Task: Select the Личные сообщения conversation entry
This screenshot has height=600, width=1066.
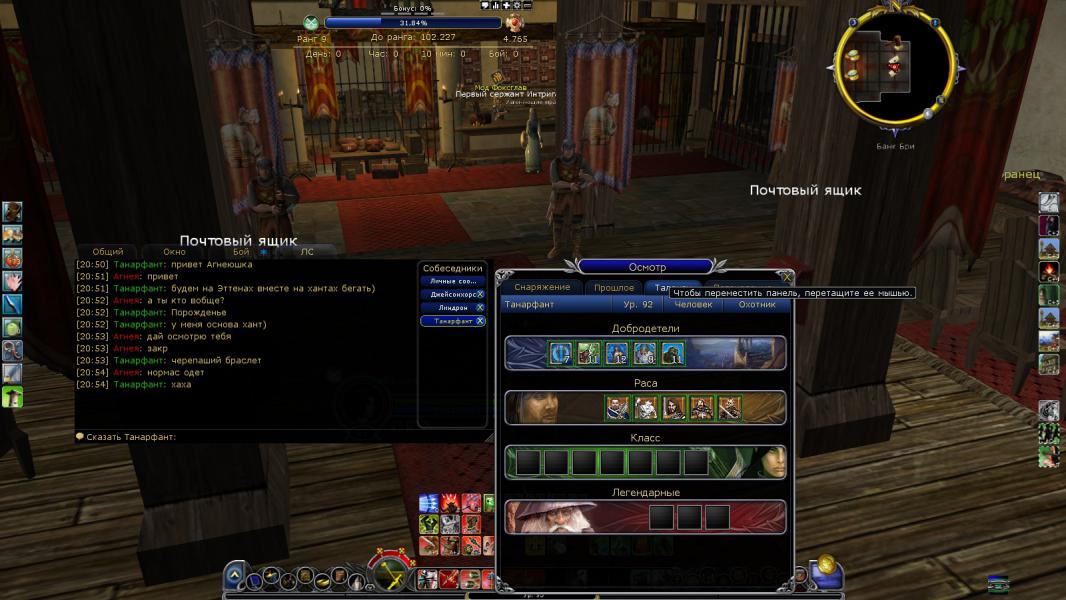Action: 448,281
